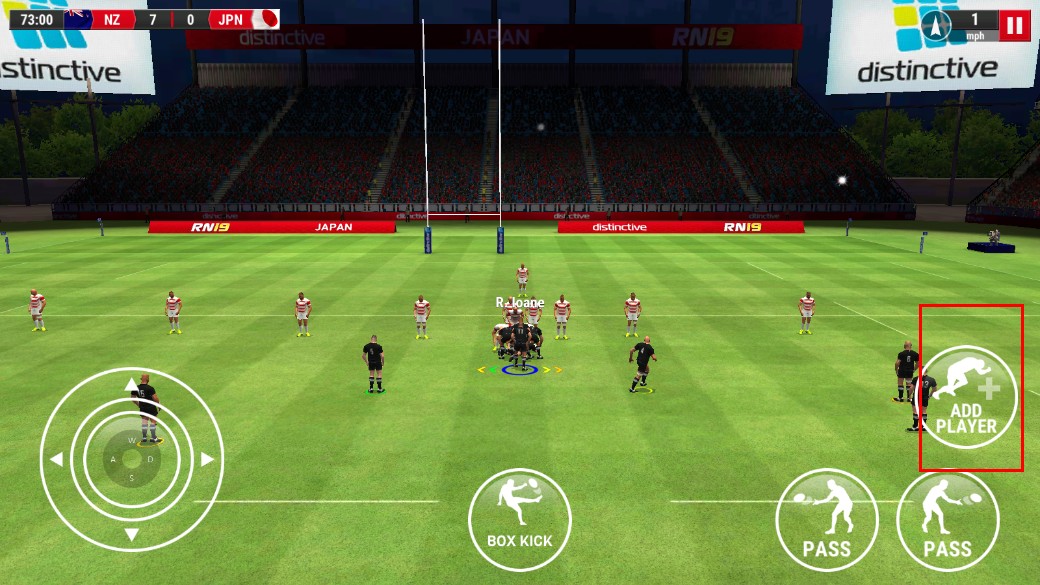The height and width of the screenshot is (585, 1040).
Task: Tap the joystick's left arrow
Action: pyautogui.click(x=57, y=459)
